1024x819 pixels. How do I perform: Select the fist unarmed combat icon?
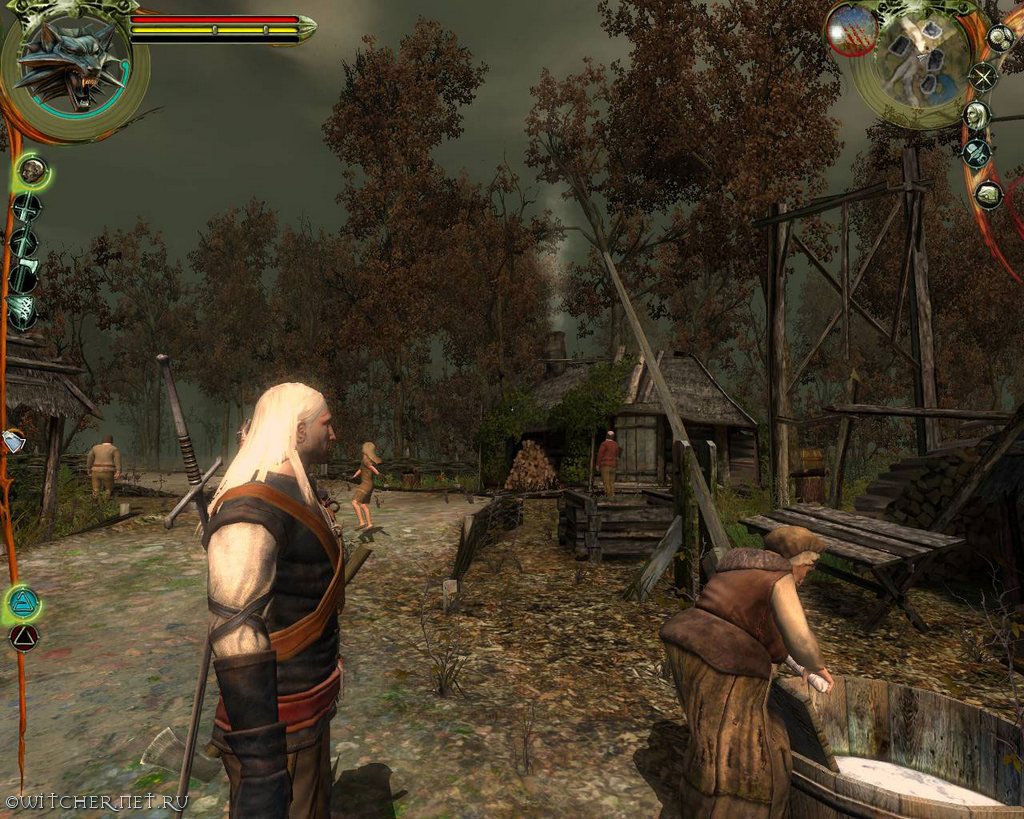(x=33, y=172)
